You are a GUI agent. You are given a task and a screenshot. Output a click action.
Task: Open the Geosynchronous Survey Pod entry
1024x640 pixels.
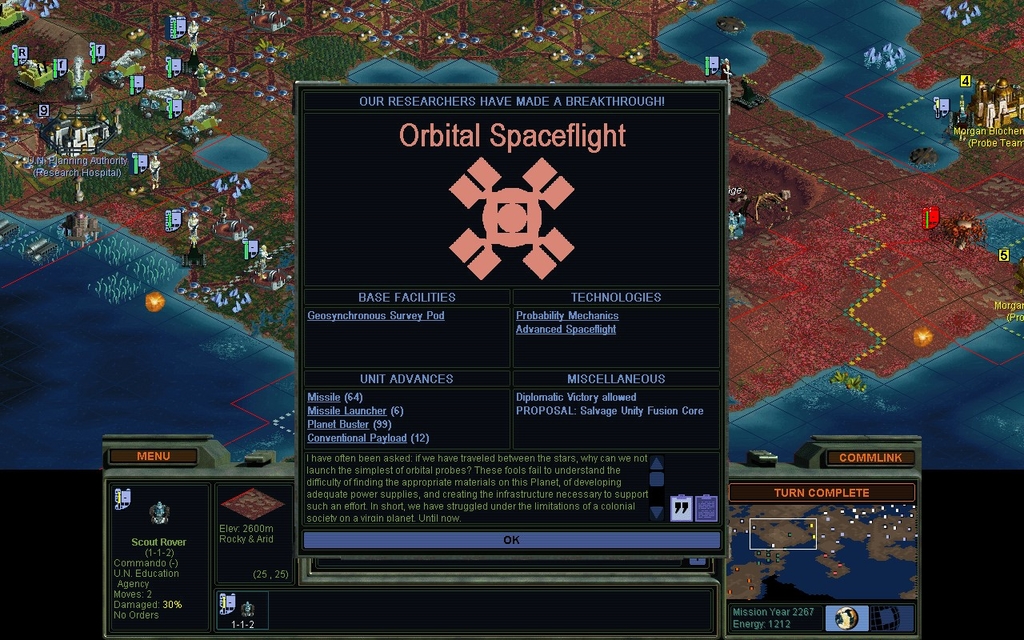pyautogui.click(x=376, y=316)
